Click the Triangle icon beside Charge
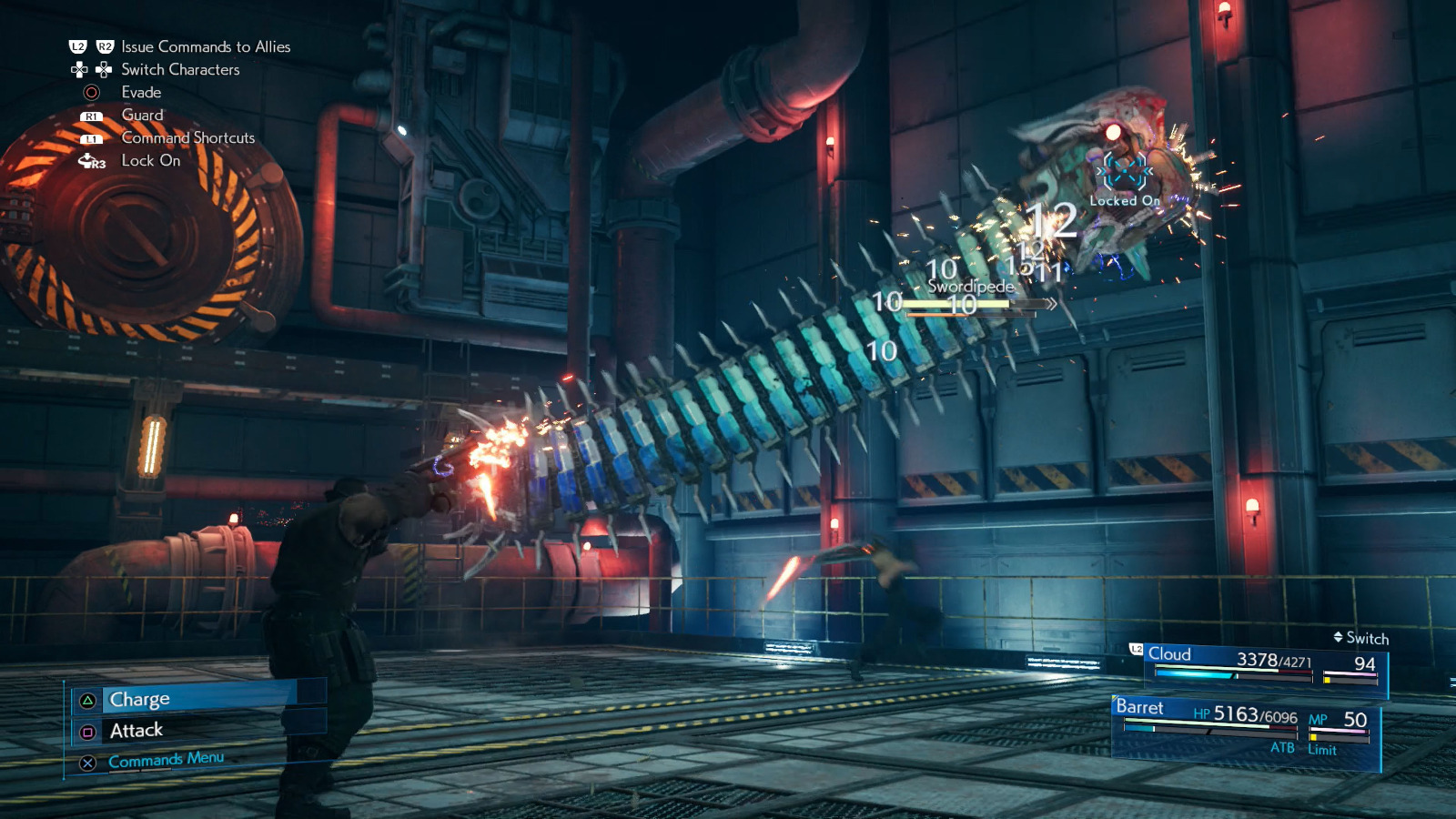This screenshot has width=1456, height=819. 86,699
